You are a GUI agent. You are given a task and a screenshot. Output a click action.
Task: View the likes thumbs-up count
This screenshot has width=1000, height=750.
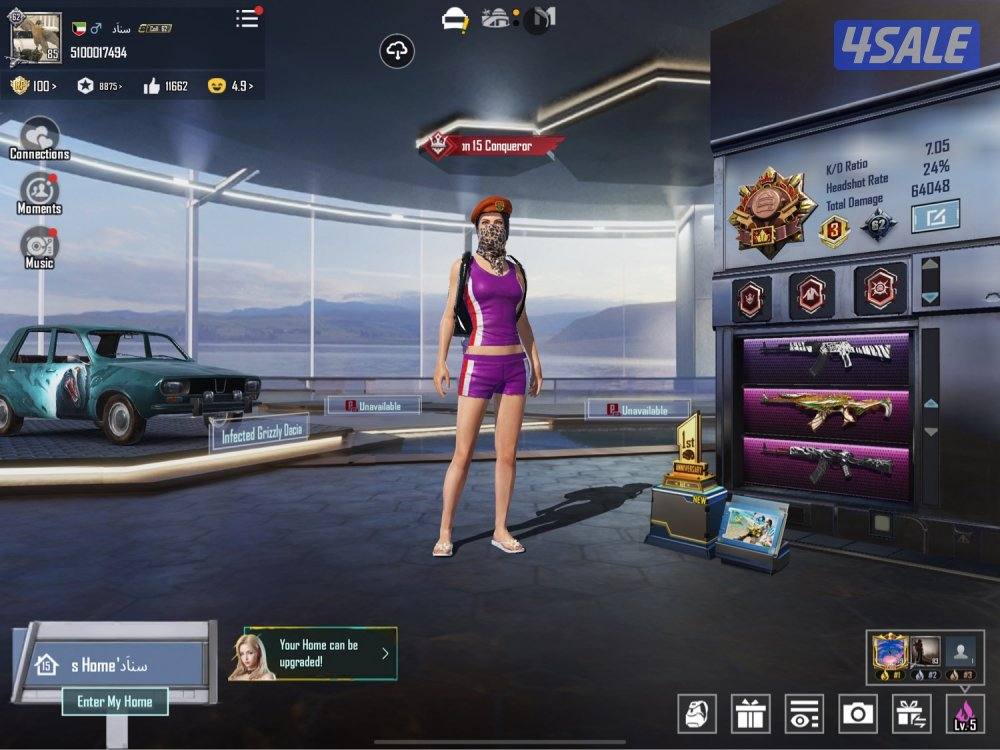pos(166,86)
